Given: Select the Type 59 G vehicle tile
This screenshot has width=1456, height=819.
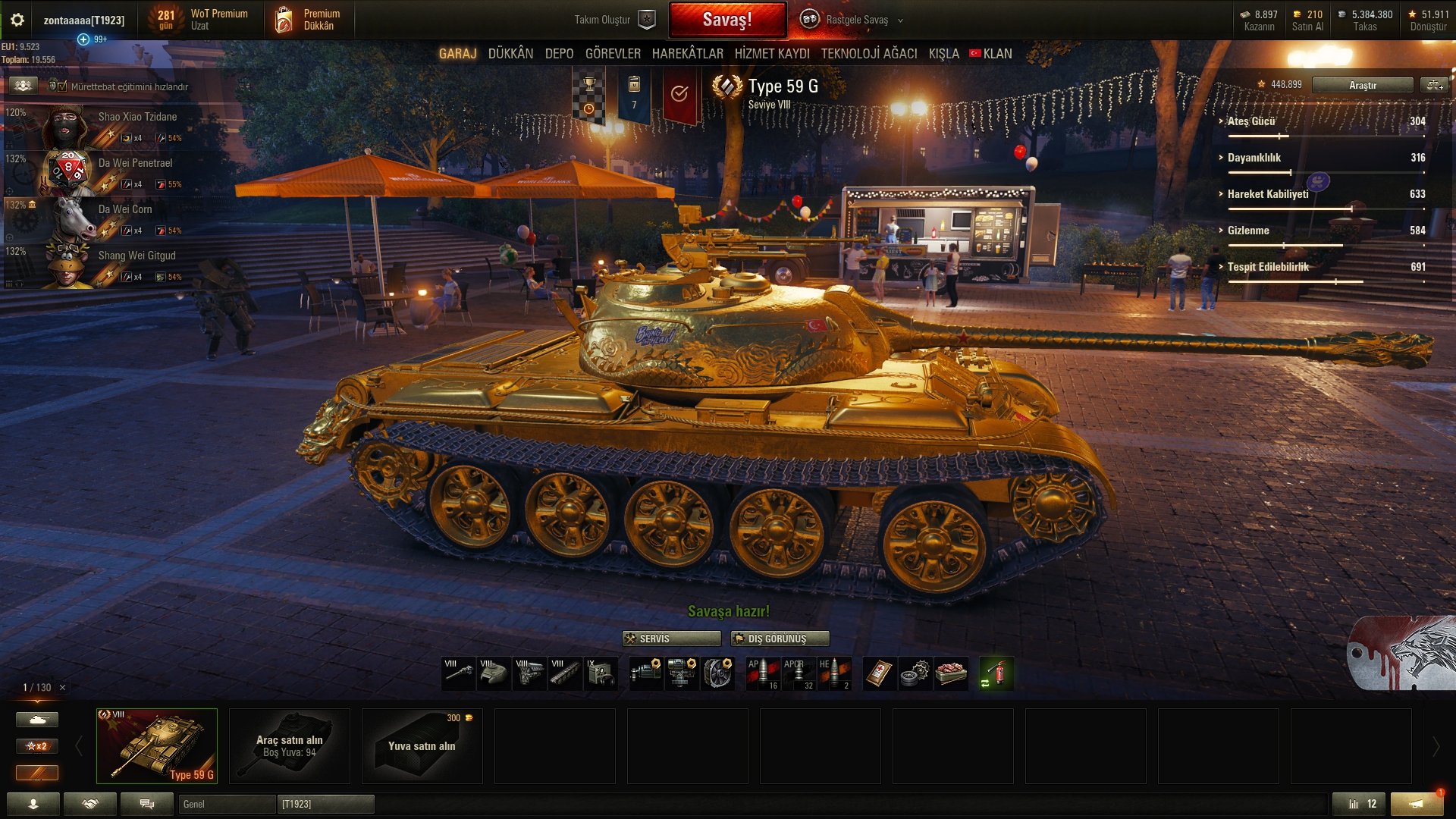Looking at the screenshot, I should pos(157,745).
